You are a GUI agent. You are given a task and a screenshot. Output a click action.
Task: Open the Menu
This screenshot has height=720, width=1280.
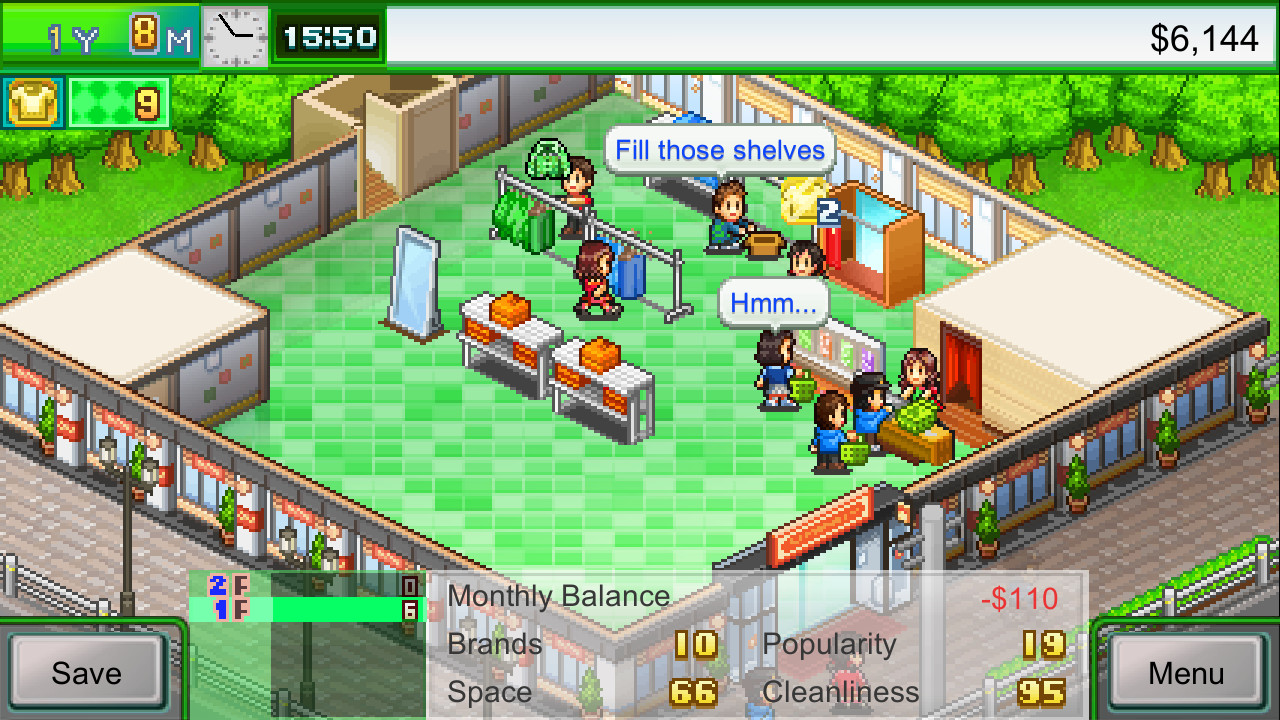pyautogui.click(x=1186, y=673)
